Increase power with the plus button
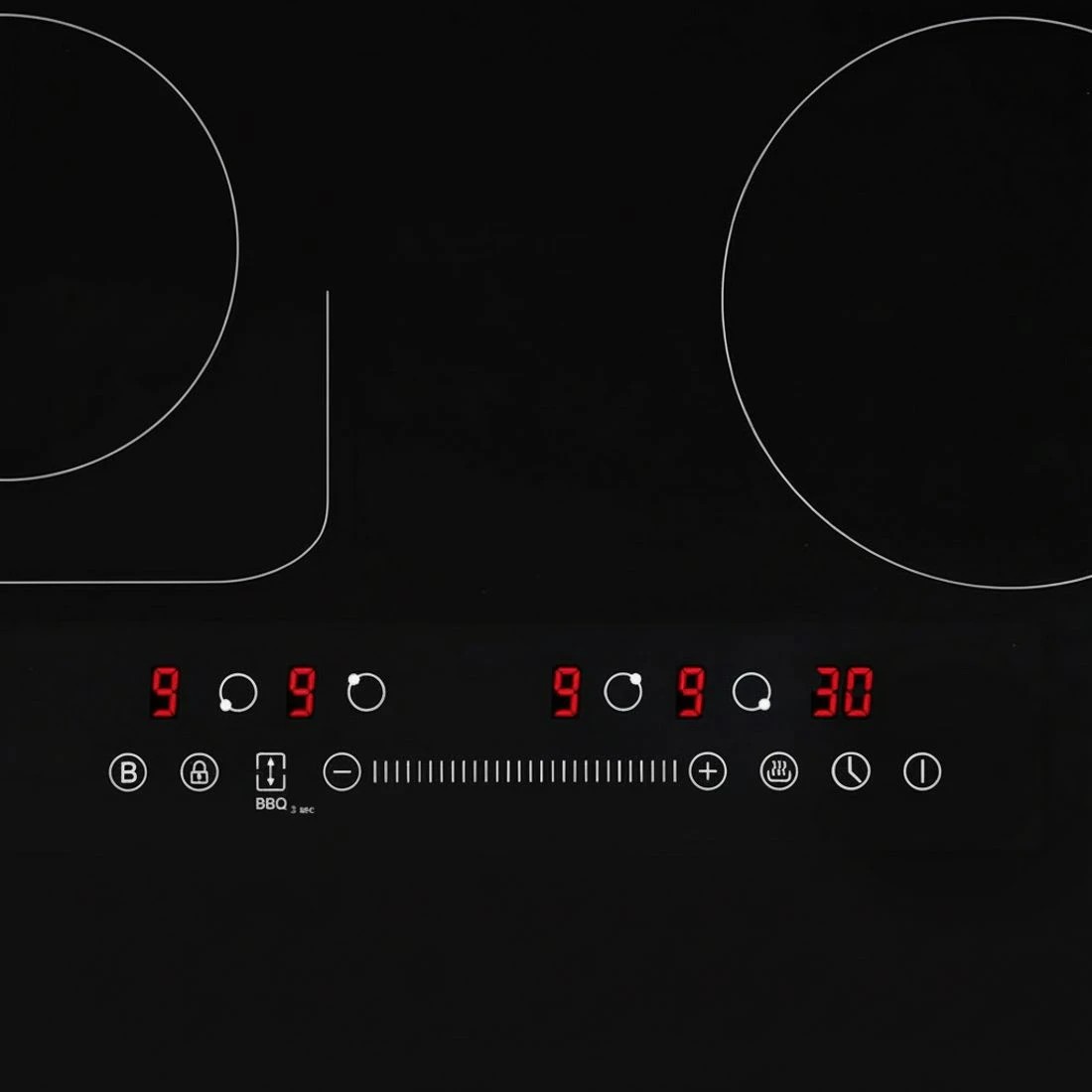 [708, 771]
